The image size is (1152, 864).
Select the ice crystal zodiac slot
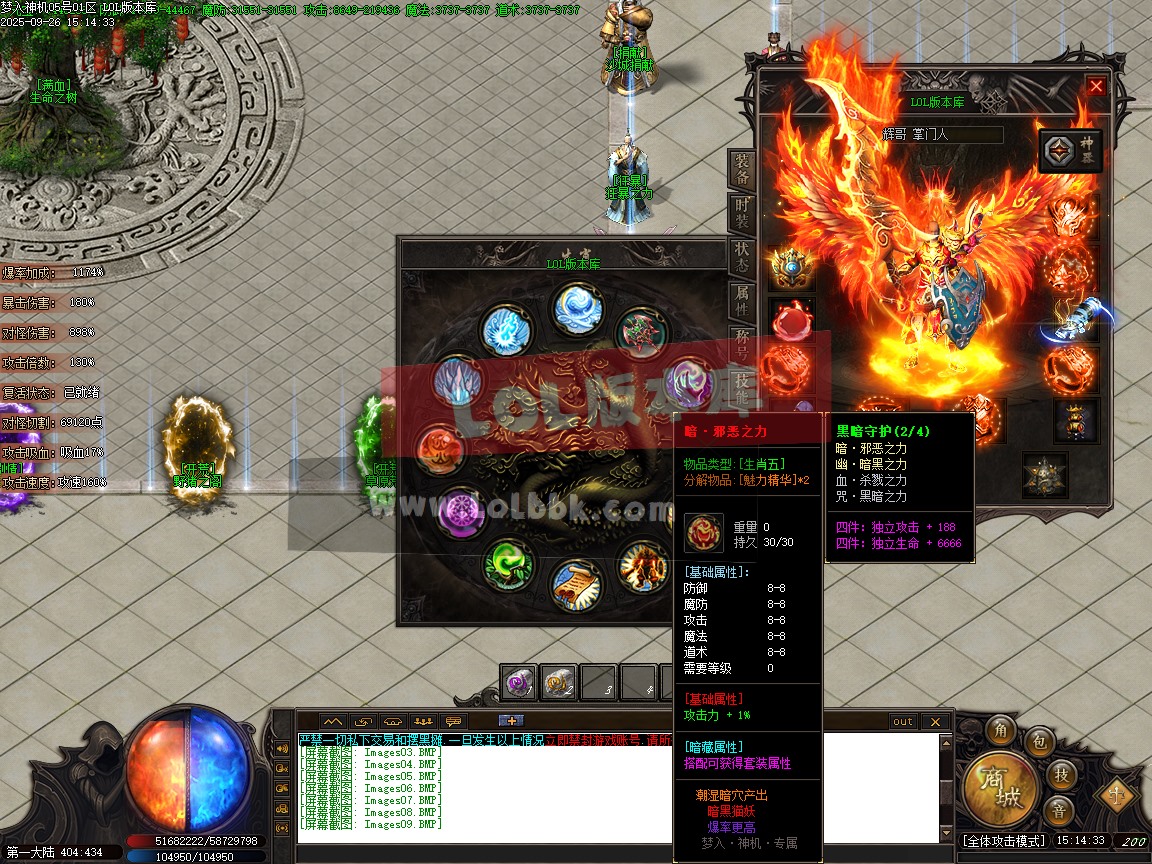(458, 382)
